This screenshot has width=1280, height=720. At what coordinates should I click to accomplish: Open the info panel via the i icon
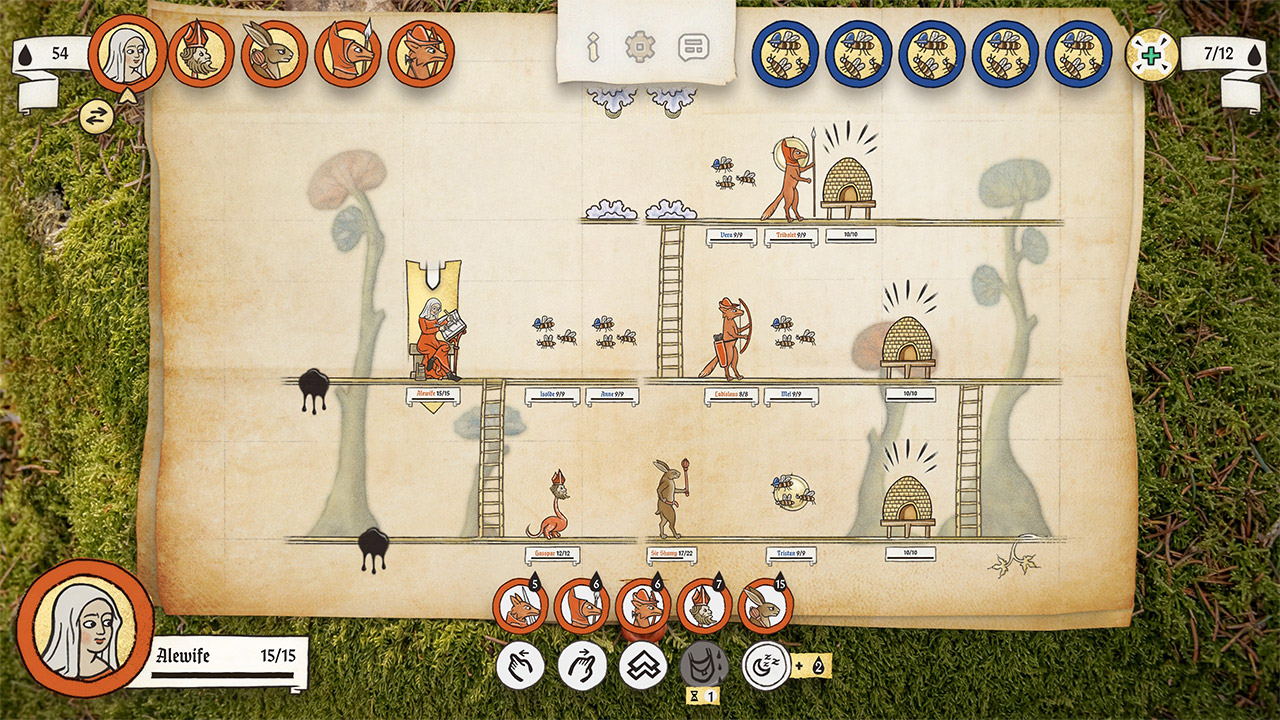[595, 47]
